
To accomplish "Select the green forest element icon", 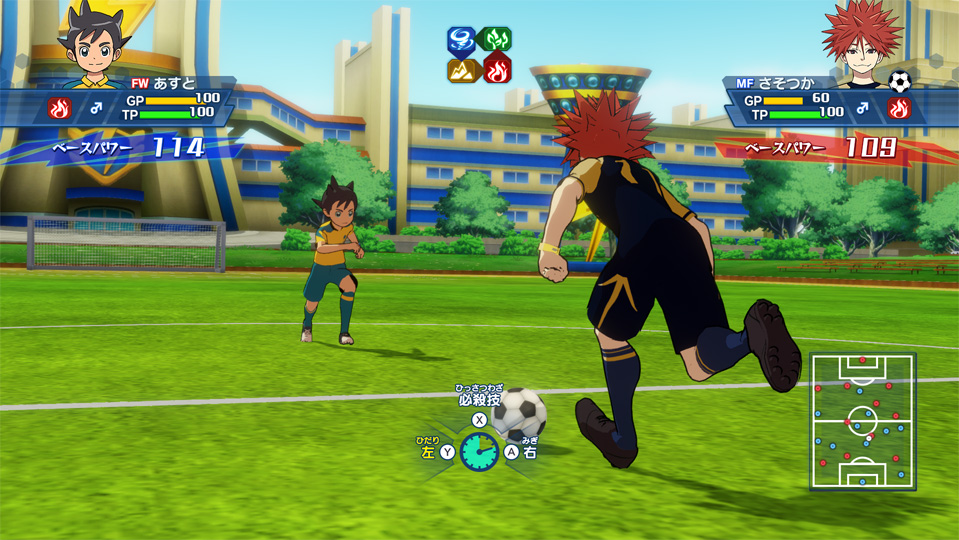I will (496, 40).
